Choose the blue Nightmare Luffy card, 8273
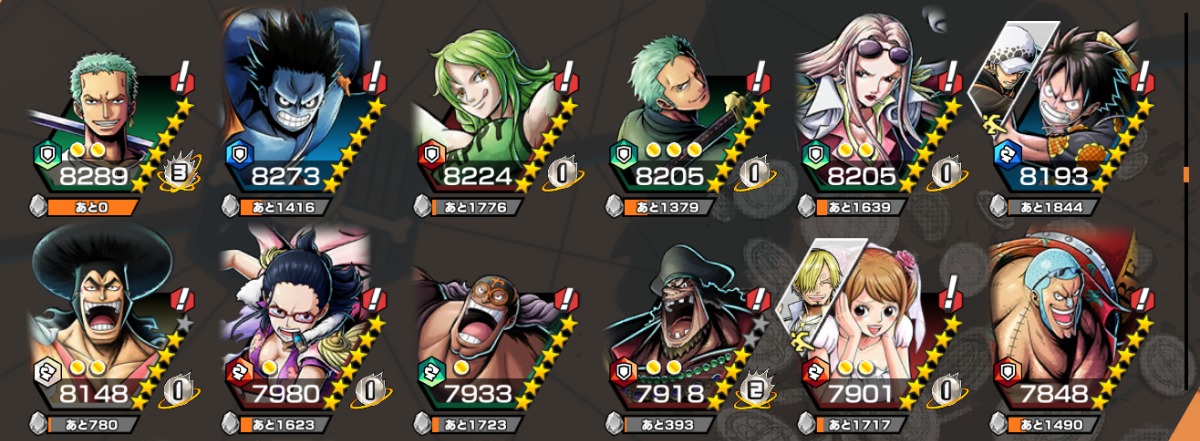Image resolution: width=1200 pixels, height=441 pixels. point(300,110)
